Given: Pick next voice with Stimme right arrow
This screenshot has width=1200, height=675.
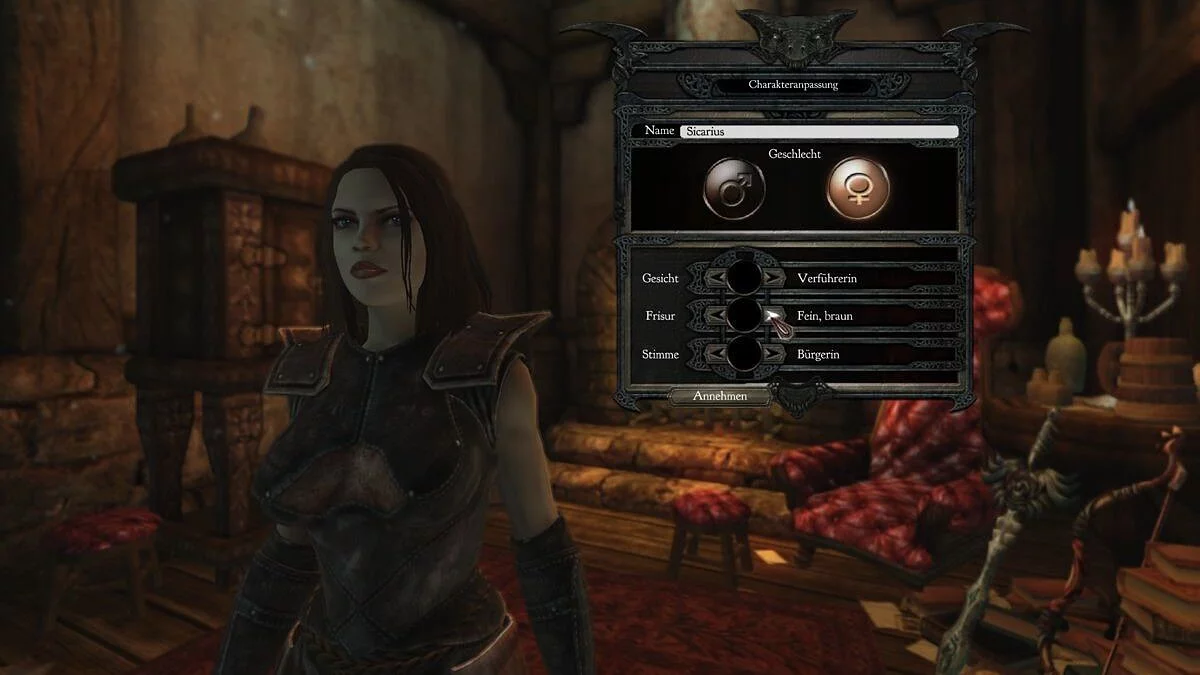Looking at the screenshot, I should [773, 353].
